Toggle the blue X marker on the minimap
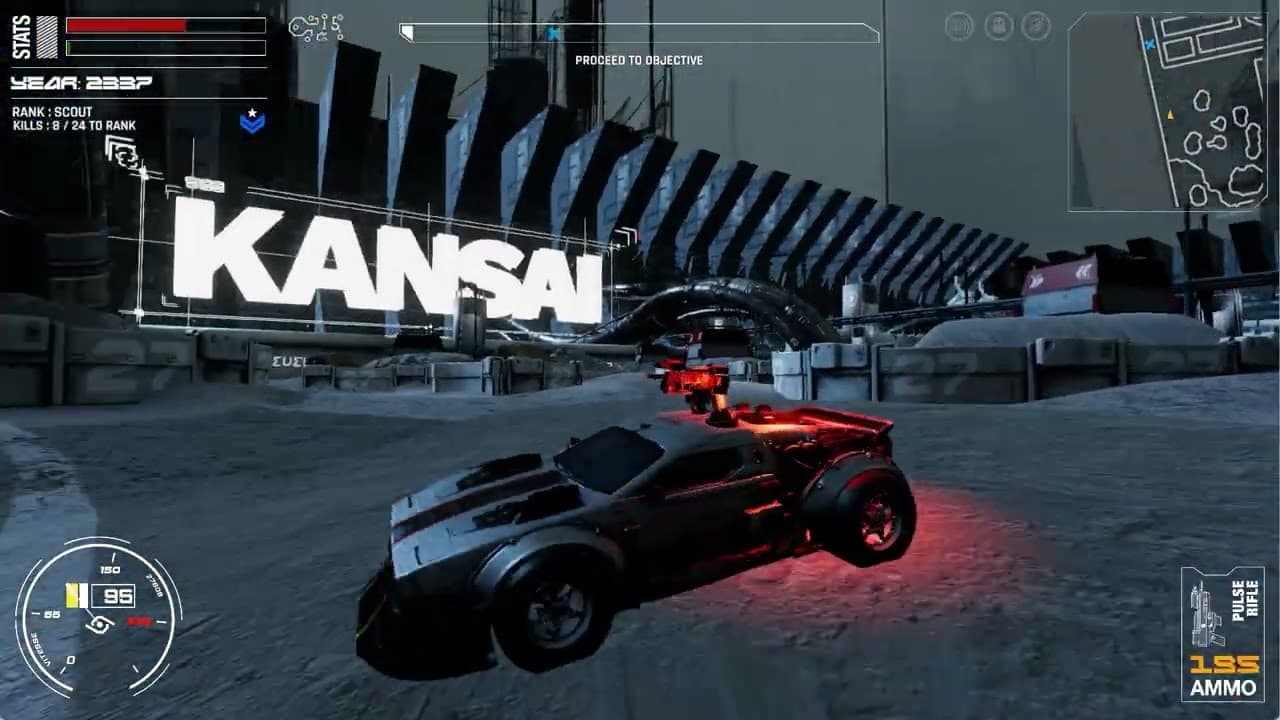This screenshot has width=1280, height=720. click(1150, 44)
